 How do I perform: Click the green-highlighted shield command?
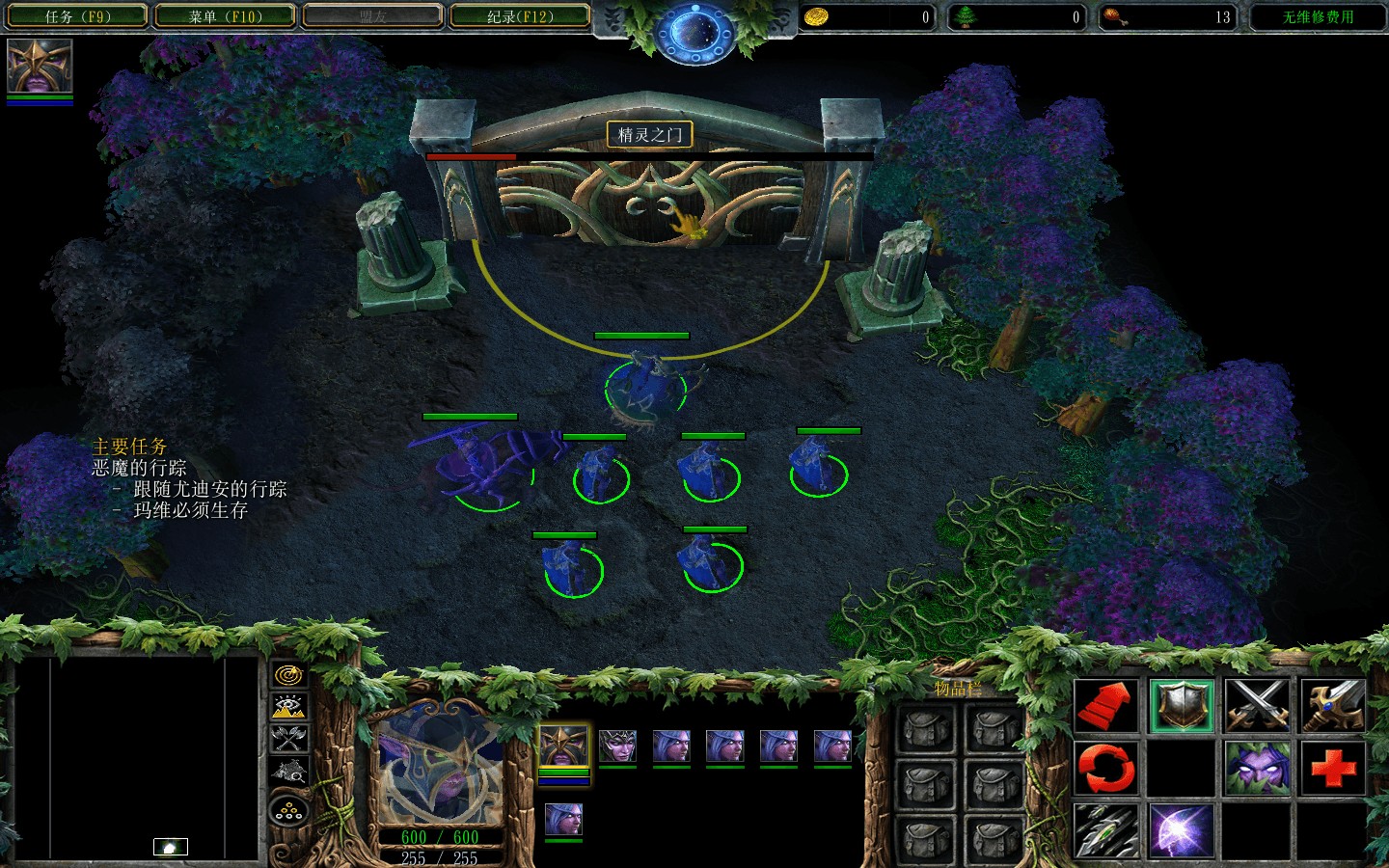pos(1181,705)
